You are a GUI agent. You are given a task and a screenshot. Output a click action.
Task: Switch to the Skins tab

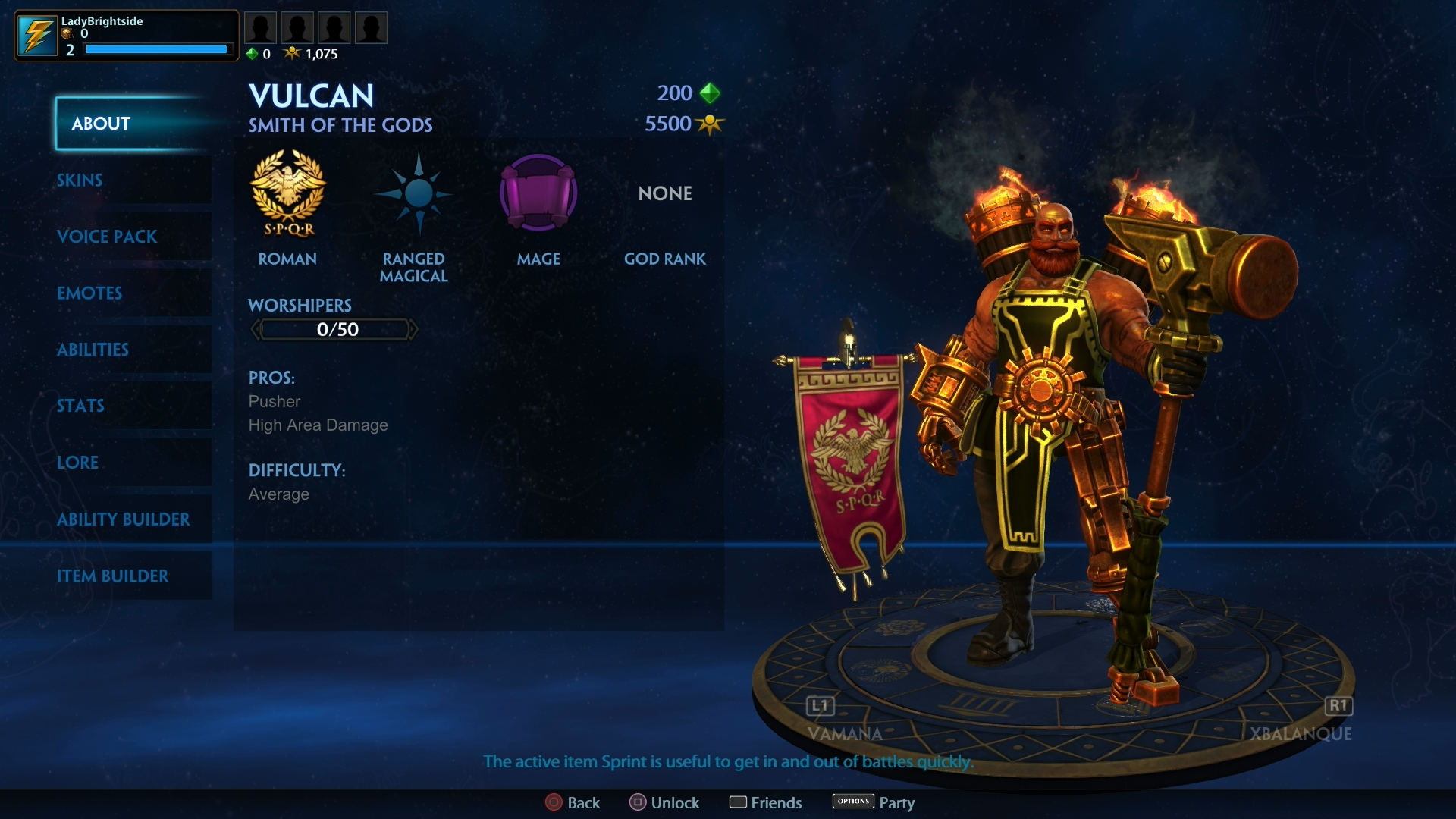(x=80, y=180)
